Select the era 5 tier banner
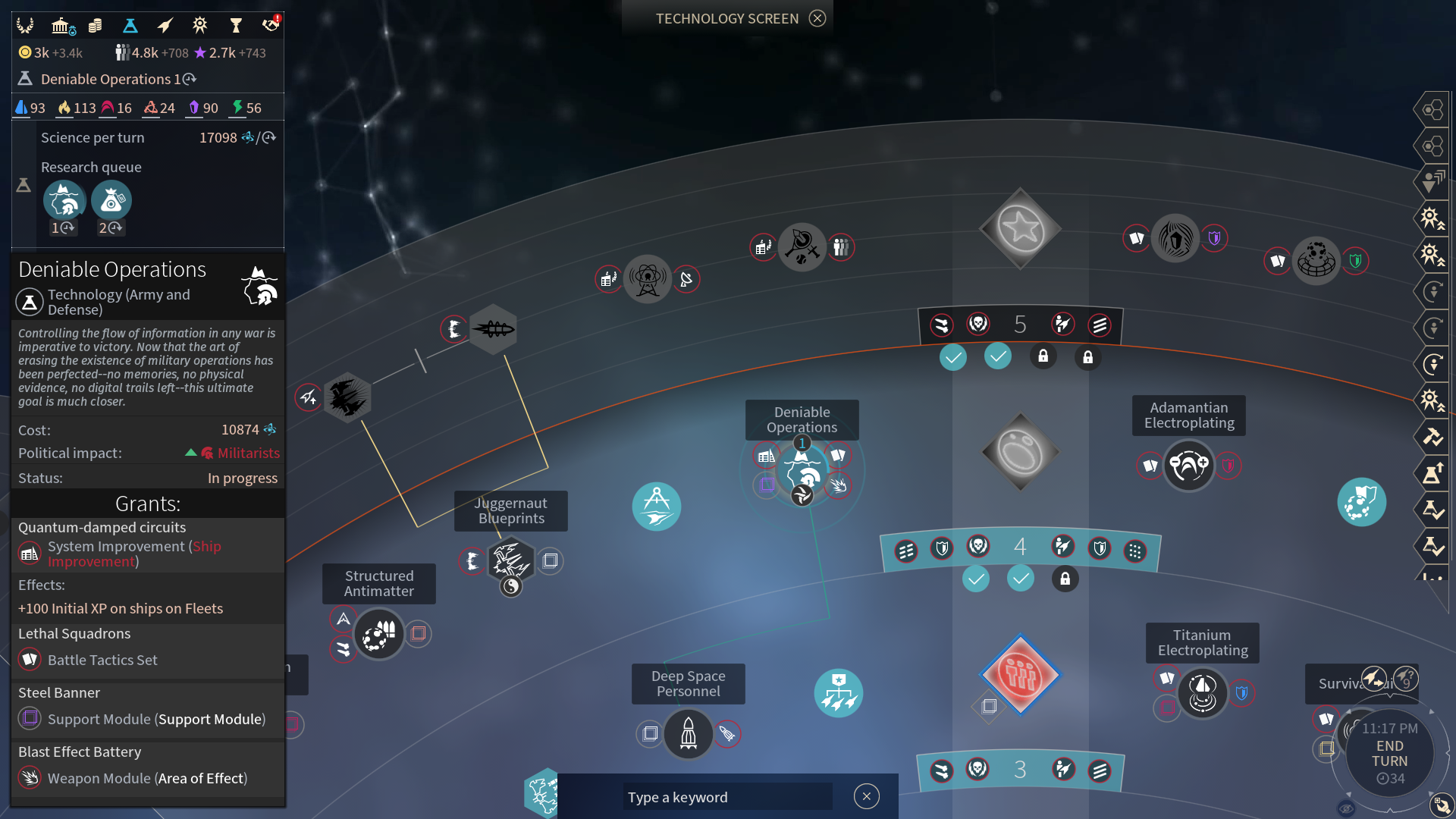Screen dimensions: 1456x819 click(1020, 325)
